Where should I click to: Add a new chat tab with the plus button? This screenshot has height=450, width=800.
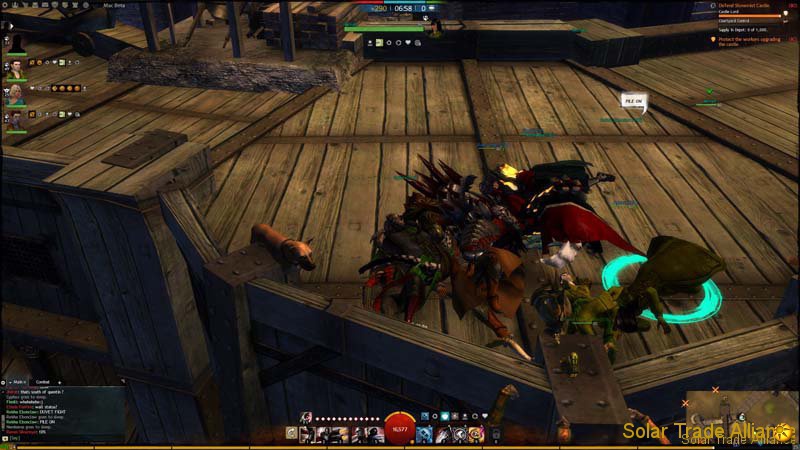59,382
